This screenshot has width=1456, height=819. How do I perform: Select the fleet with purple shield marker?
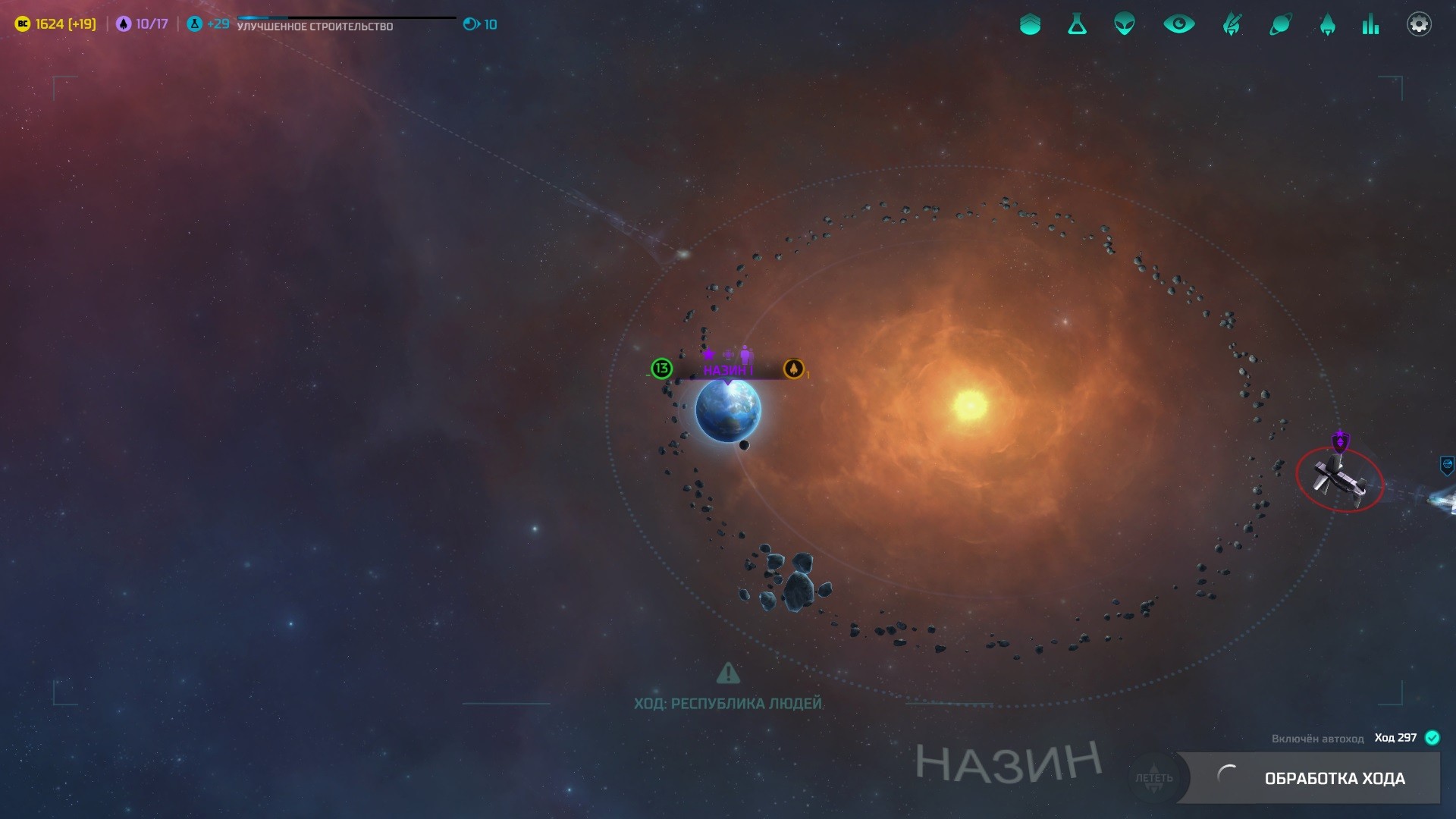click(1339, 479)
